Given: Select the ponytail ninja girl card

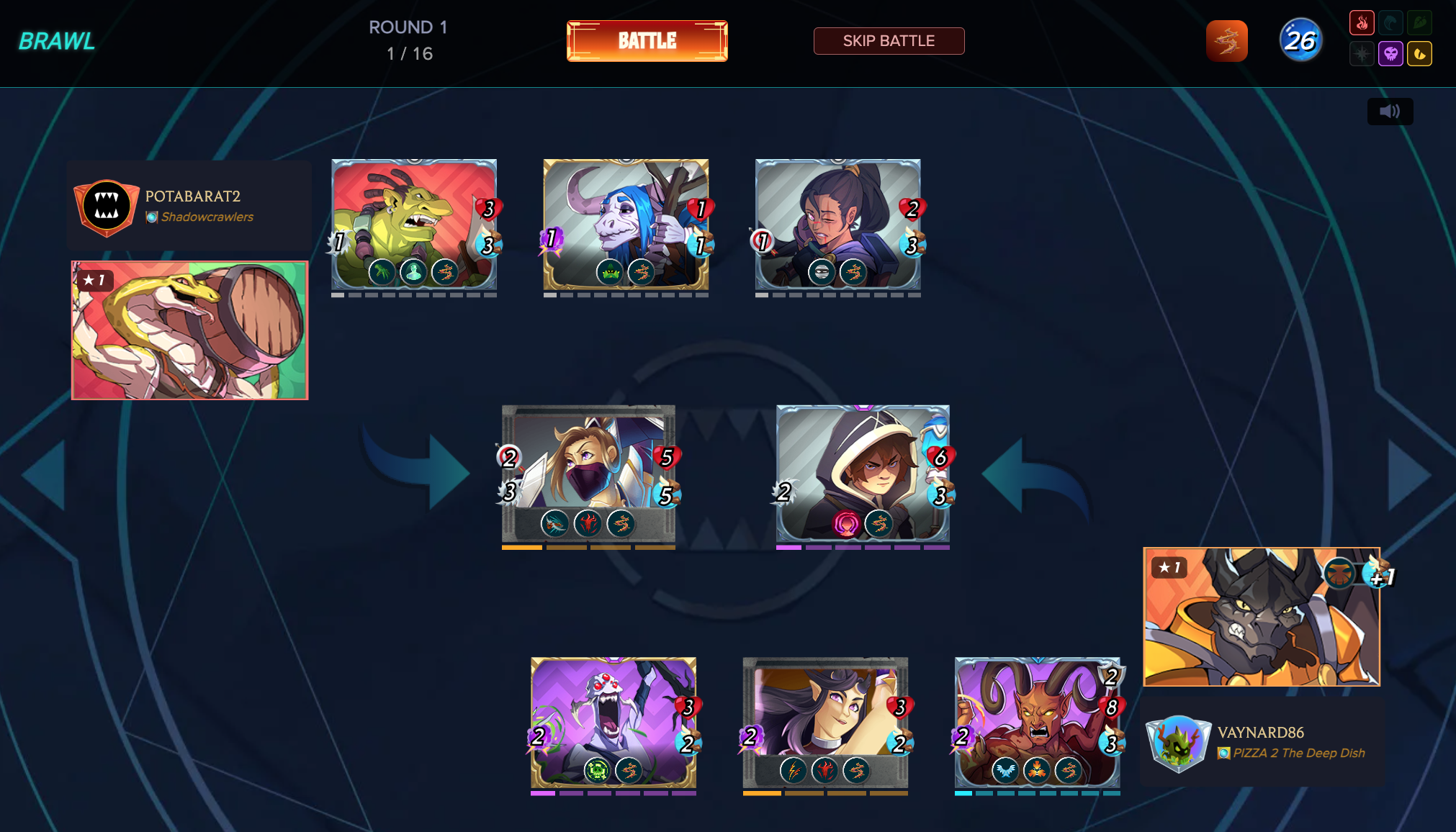Looking at the screenshot, I should click(837, 224).
